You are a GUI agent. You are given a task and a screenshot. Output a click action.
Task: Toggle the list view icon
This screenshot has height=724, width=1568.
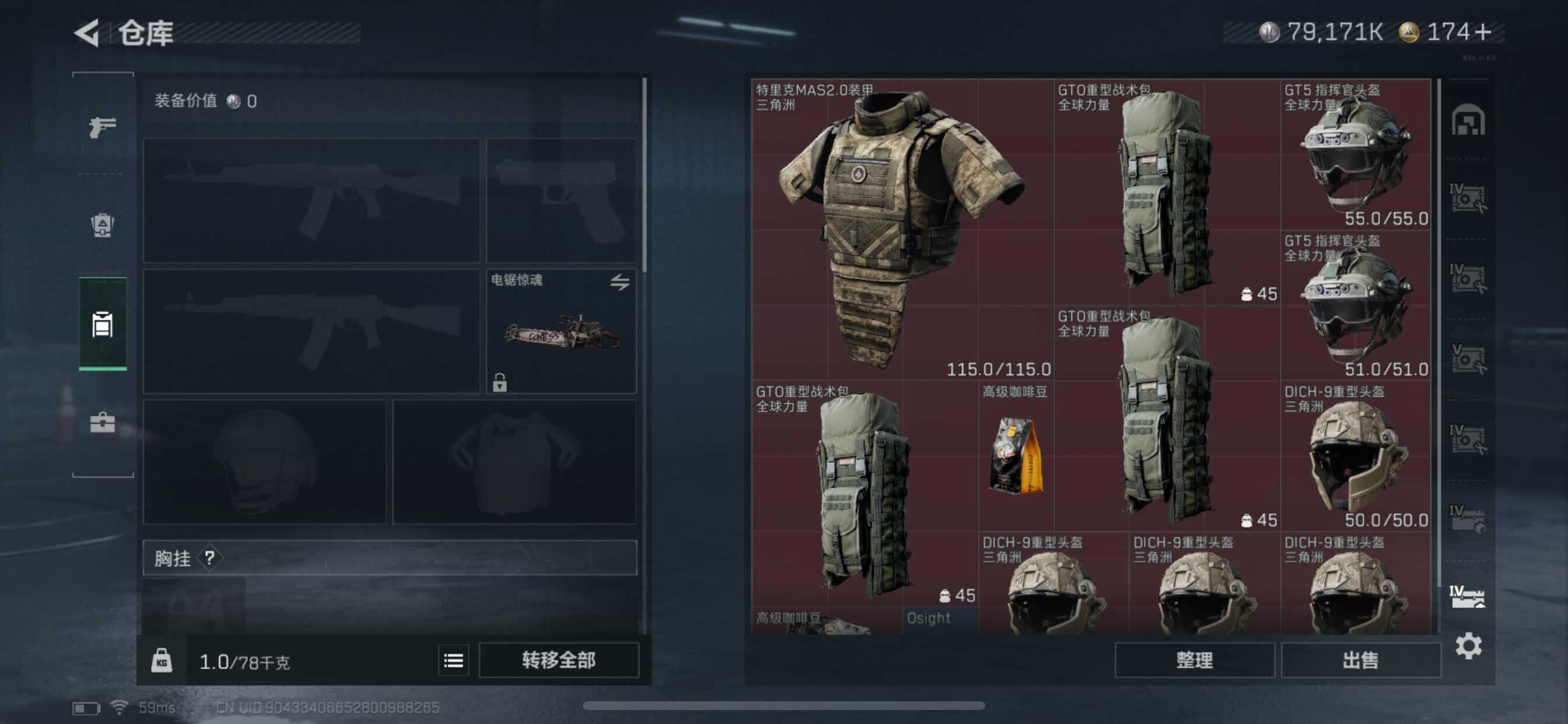(x=453, y=660)
